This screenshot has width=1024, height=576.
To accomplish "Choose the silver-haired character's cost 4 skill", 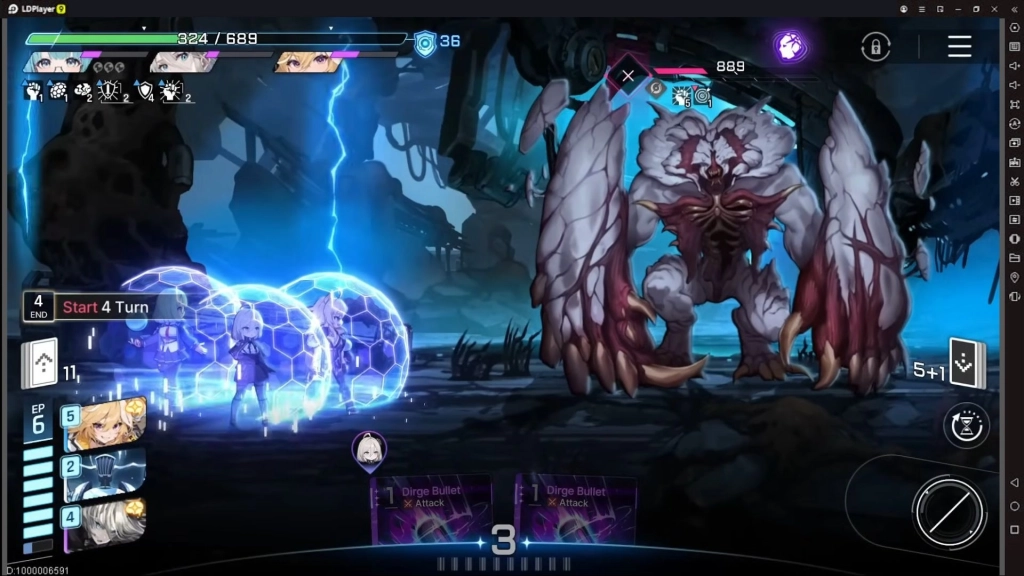I will pos(105,524).
